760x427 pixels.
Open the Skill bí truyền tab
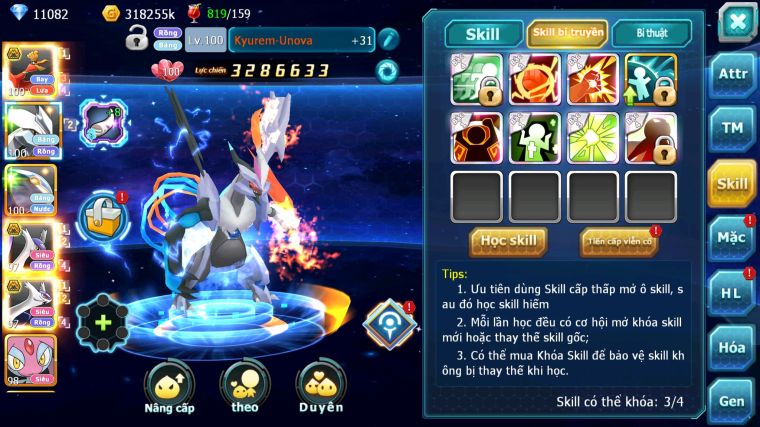point(567,34)
